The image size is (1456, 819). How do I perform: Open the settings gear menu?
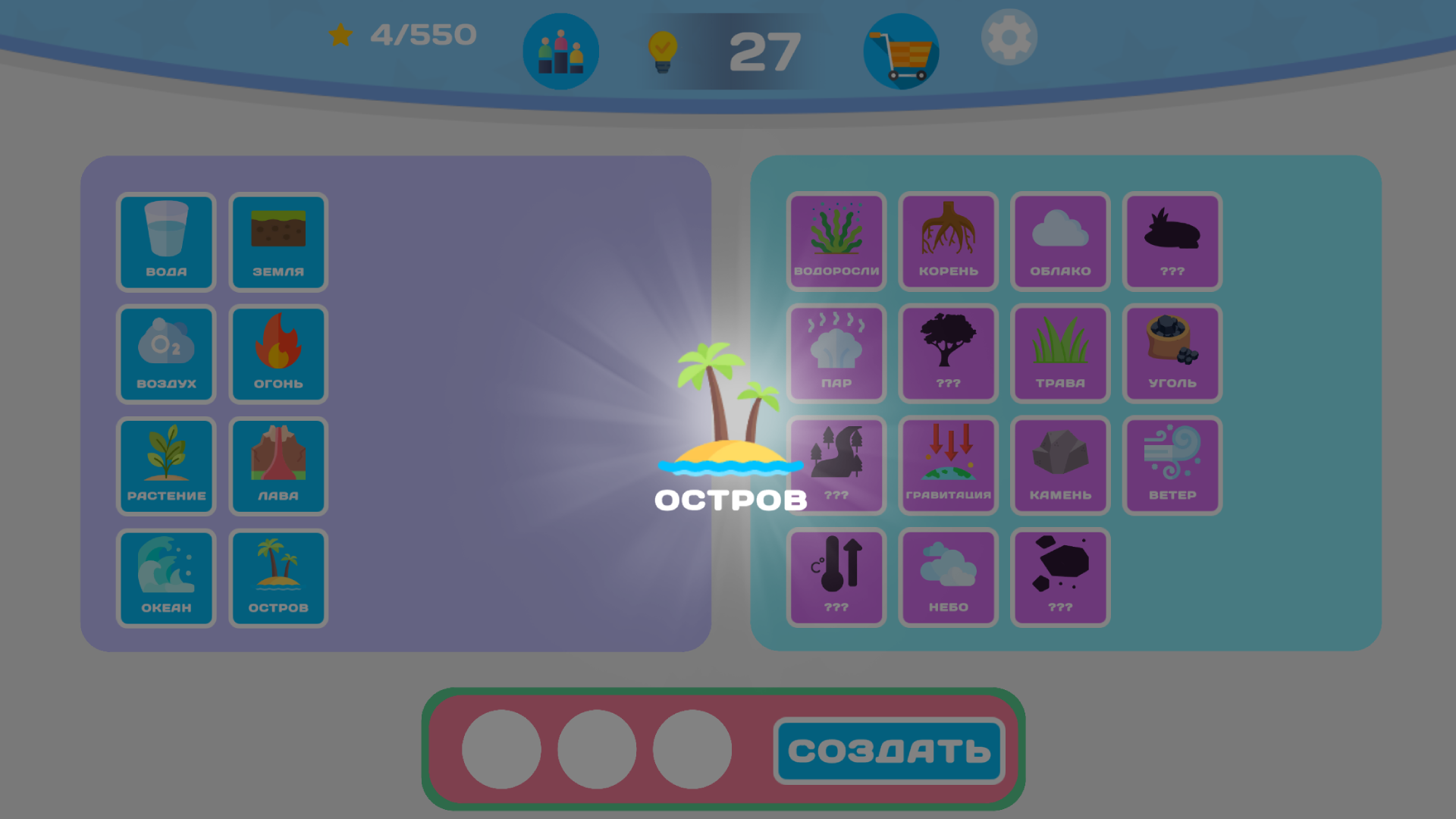coord(1009,36)
